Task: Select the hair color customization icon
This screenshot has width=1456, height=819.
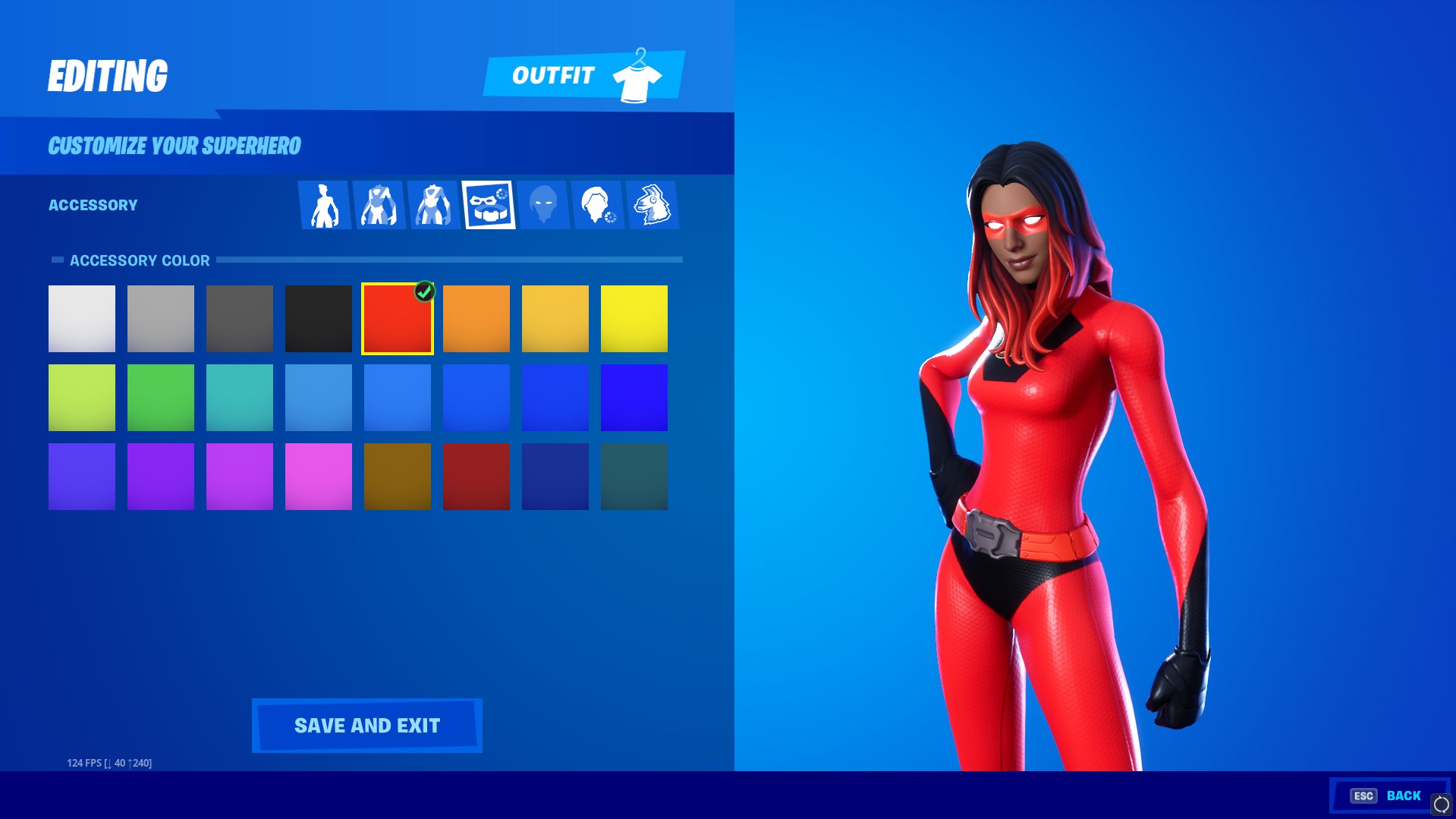Action: (599, 205)
